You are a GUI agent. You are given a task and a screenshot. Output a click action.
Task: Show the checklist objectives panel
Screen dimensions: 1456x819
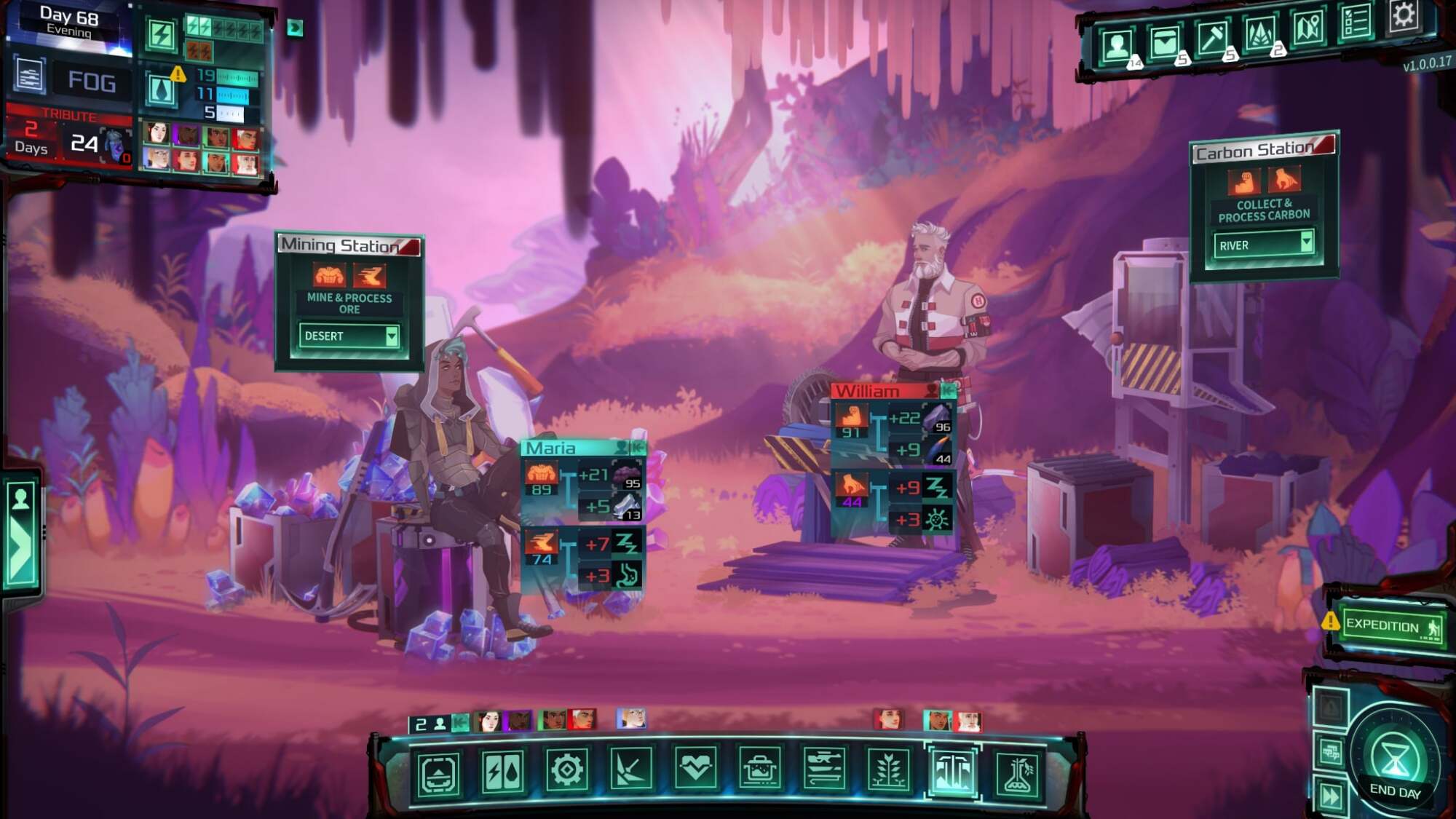tap(1355, 23)
